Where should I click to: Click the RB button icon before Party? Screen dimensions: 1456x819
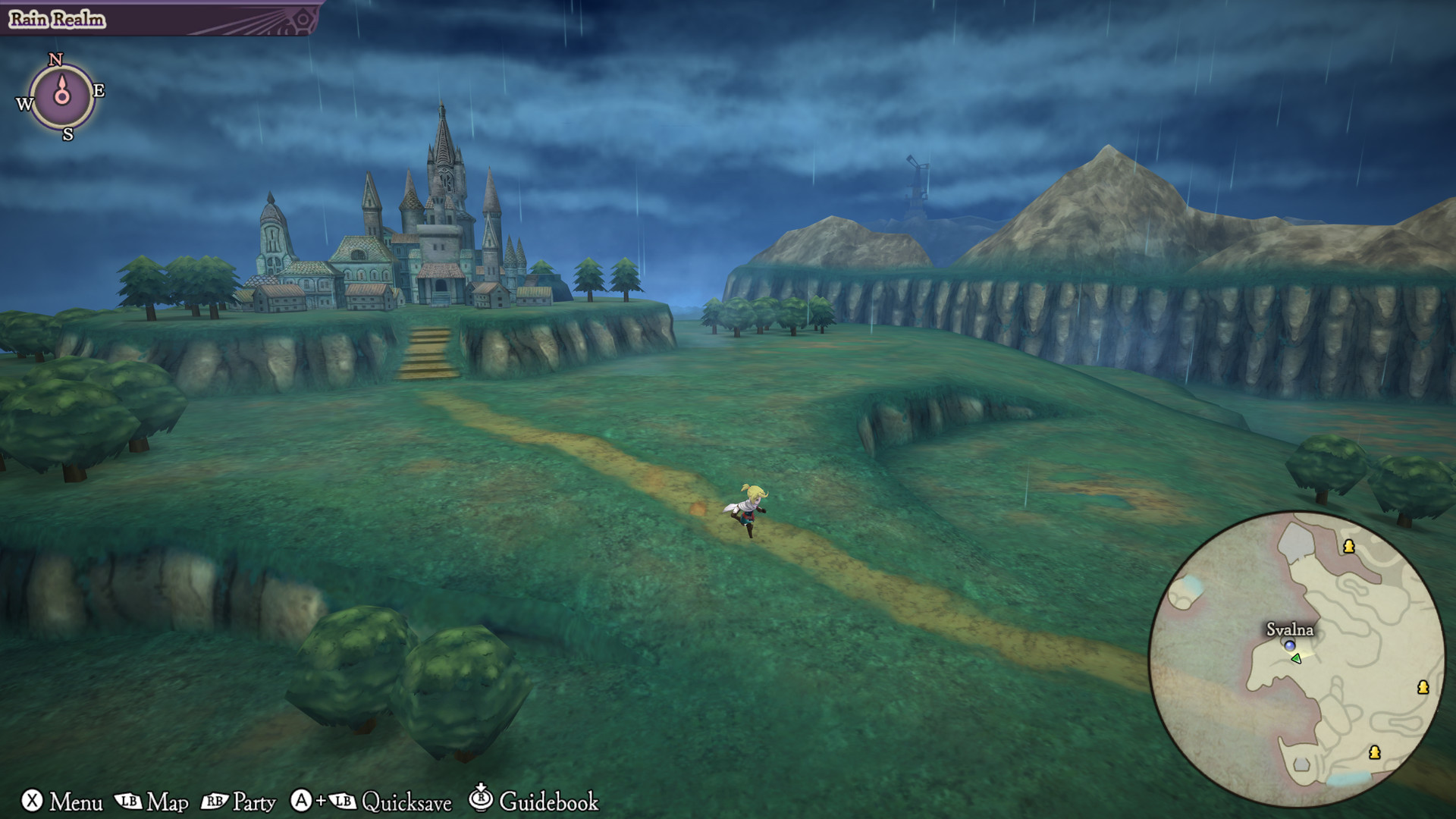coord(216,801)
